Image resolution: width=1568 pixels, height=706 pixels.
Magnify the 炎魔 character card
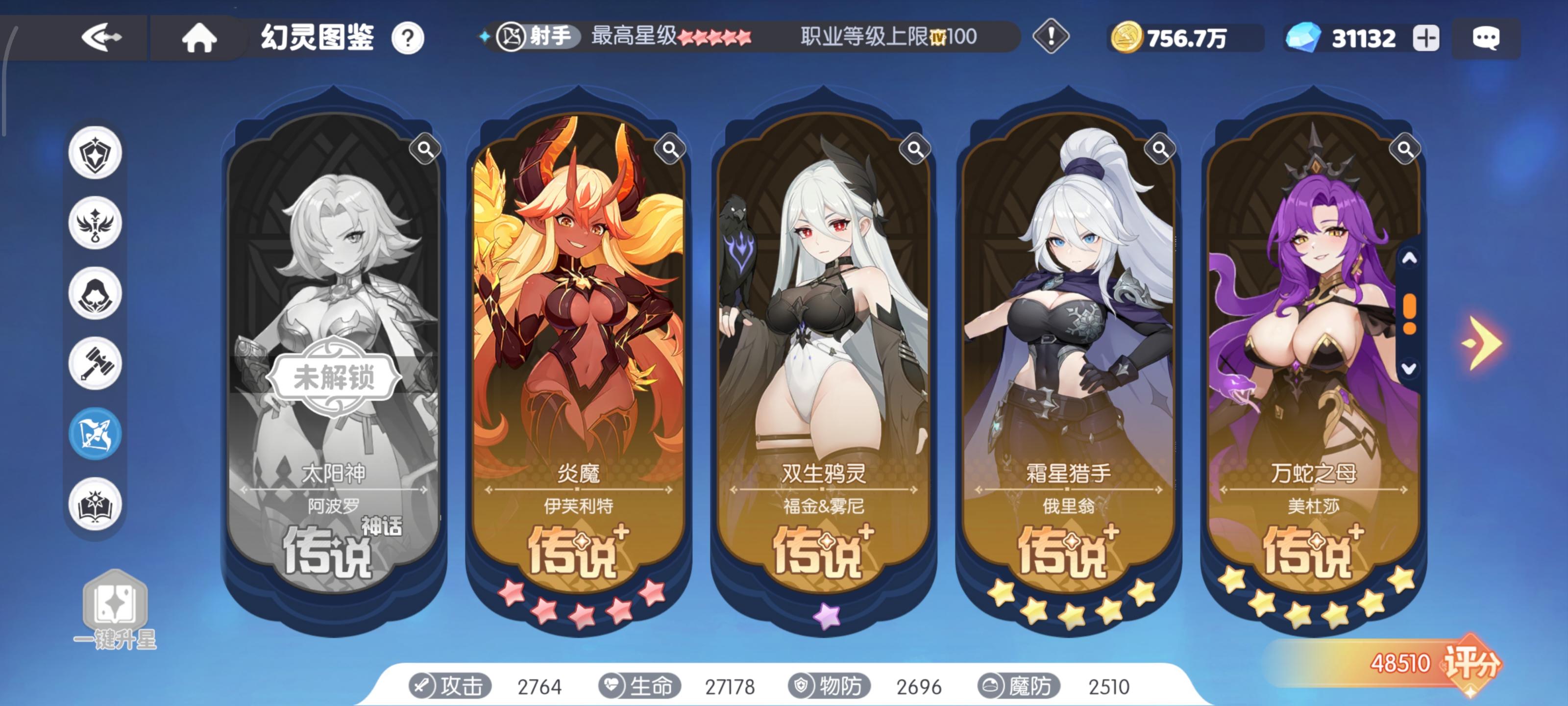[x=669, y=148]
